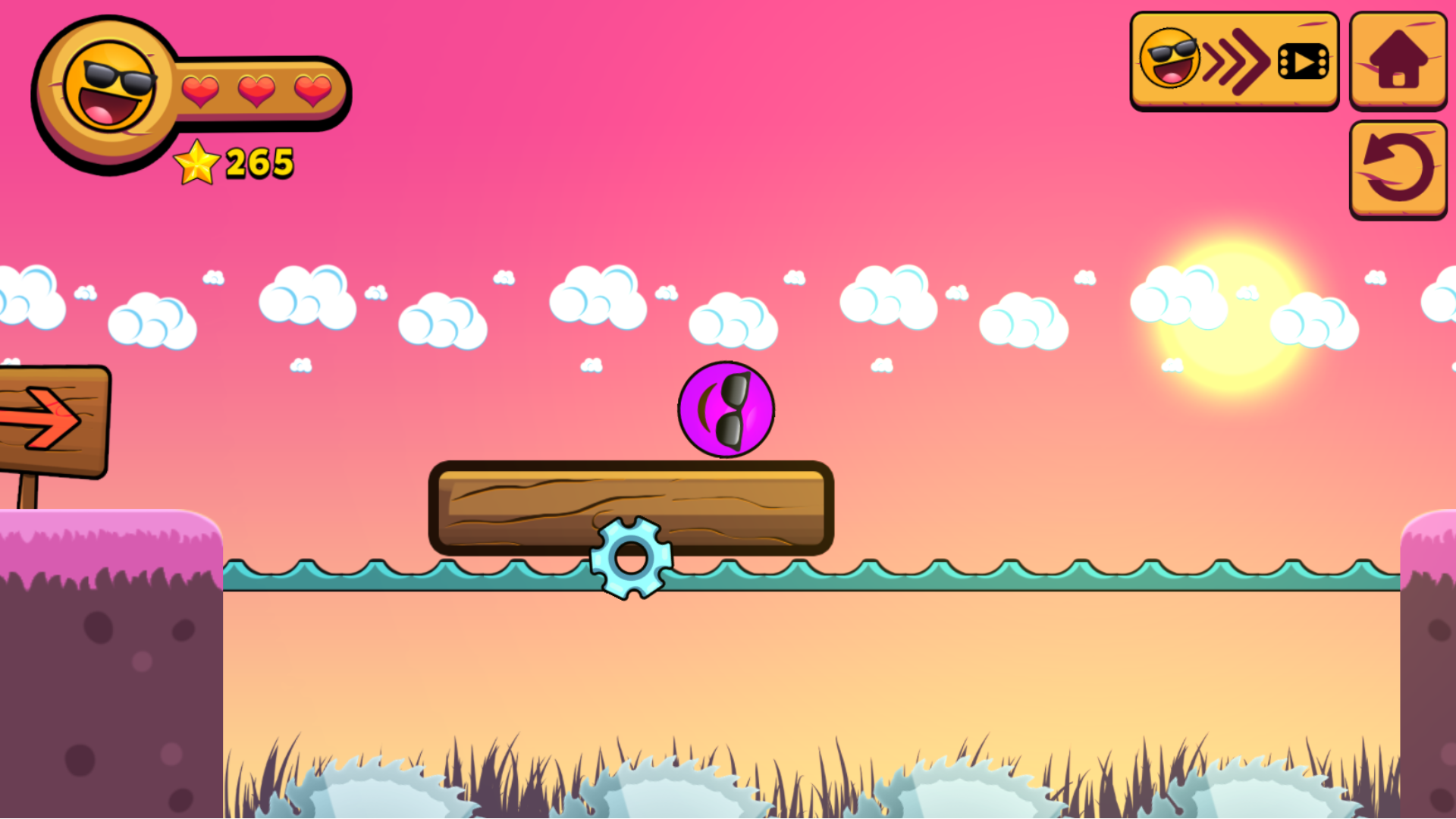Select the score counter showing 265
1456x819 pixels.
click(258, 162)
